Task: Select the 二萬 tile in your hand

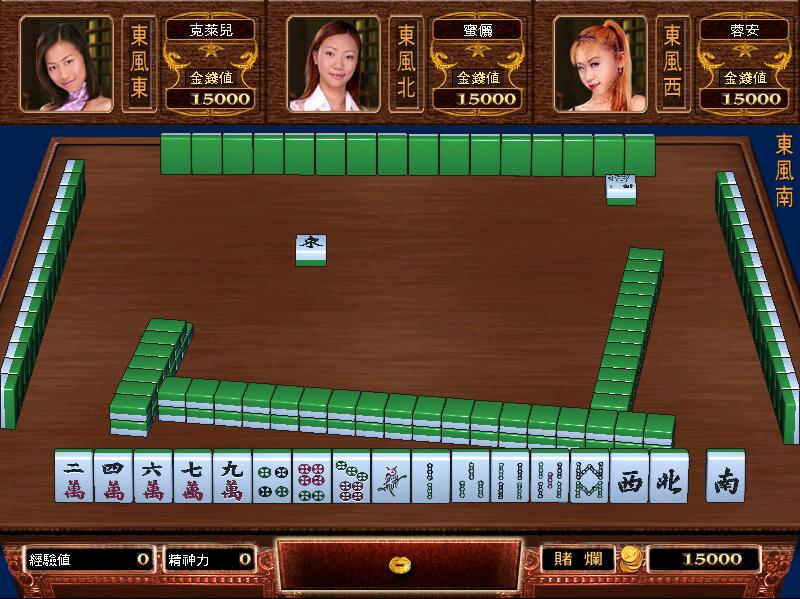Action: click(73, 476)
